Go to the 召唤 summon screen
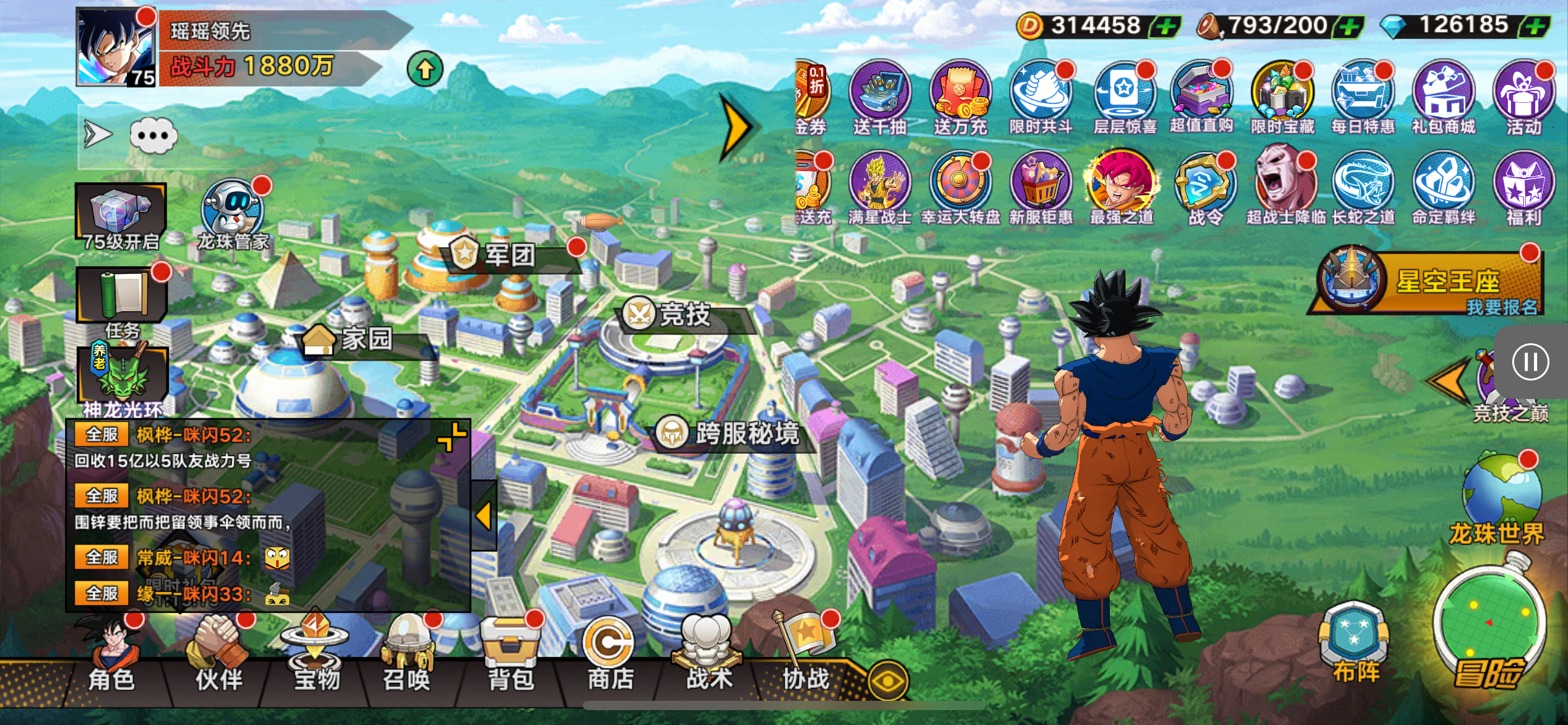This screenshot has height=725, width=1568. (x=406, y=657)
